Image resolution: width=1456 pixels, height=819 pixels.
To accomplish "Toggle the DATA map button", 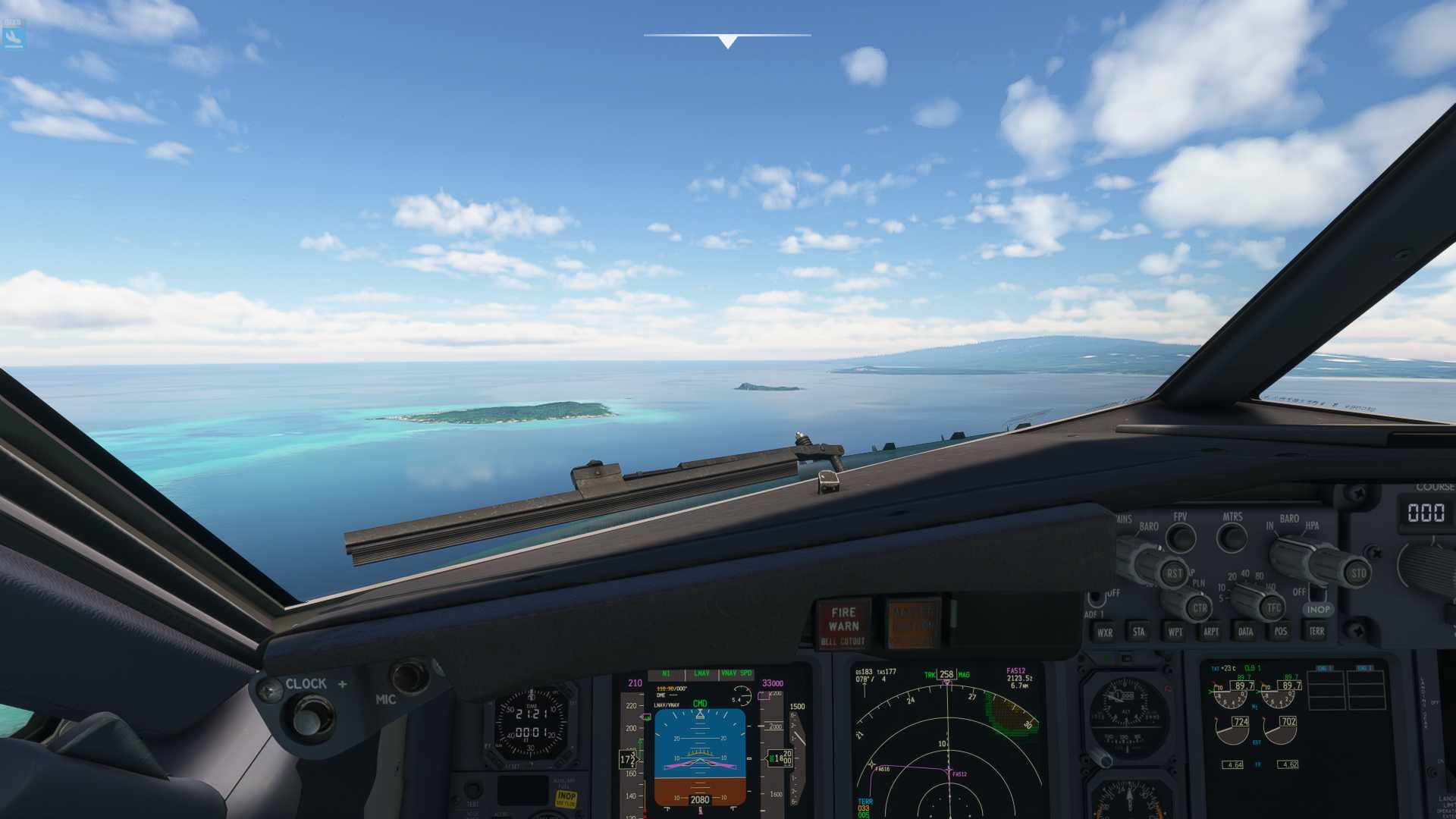I will pos(1245,631).
